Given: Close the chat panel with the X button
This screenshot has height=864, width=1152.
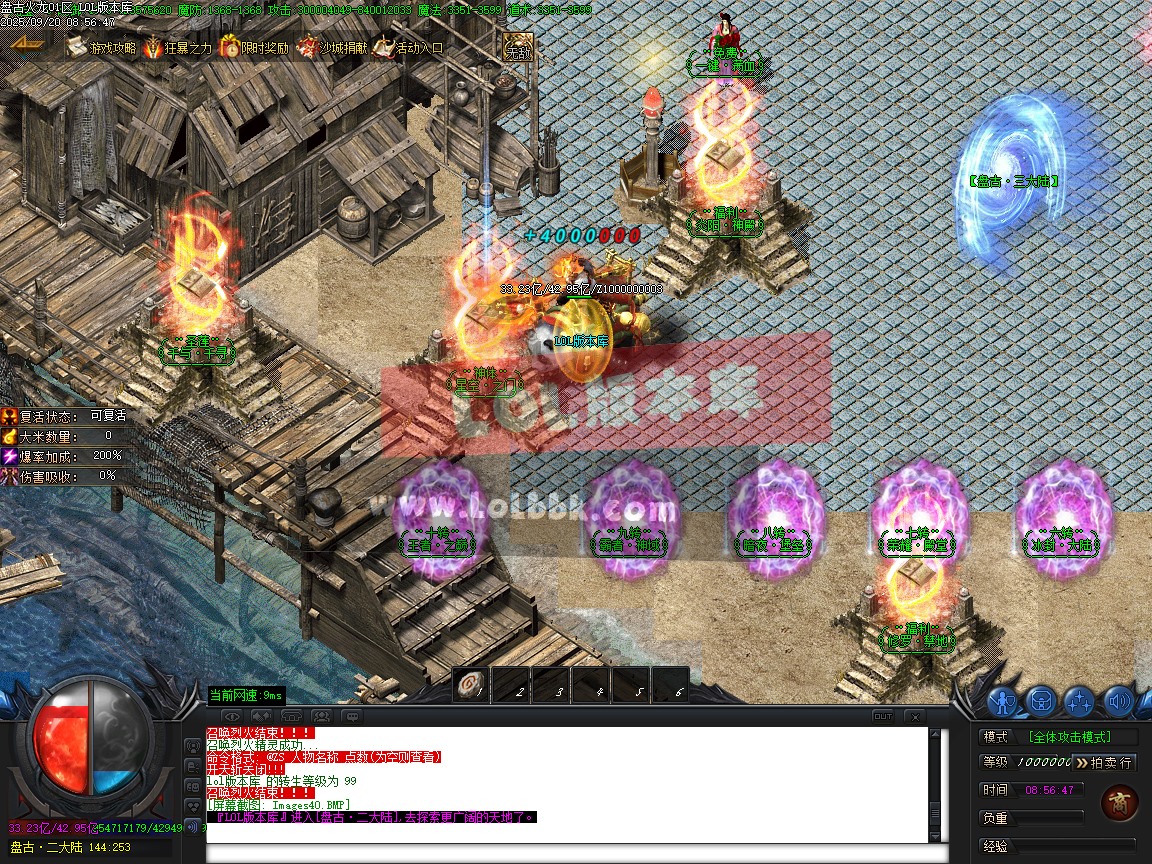Looking at the screenshot, I should (x=914, y=716).
